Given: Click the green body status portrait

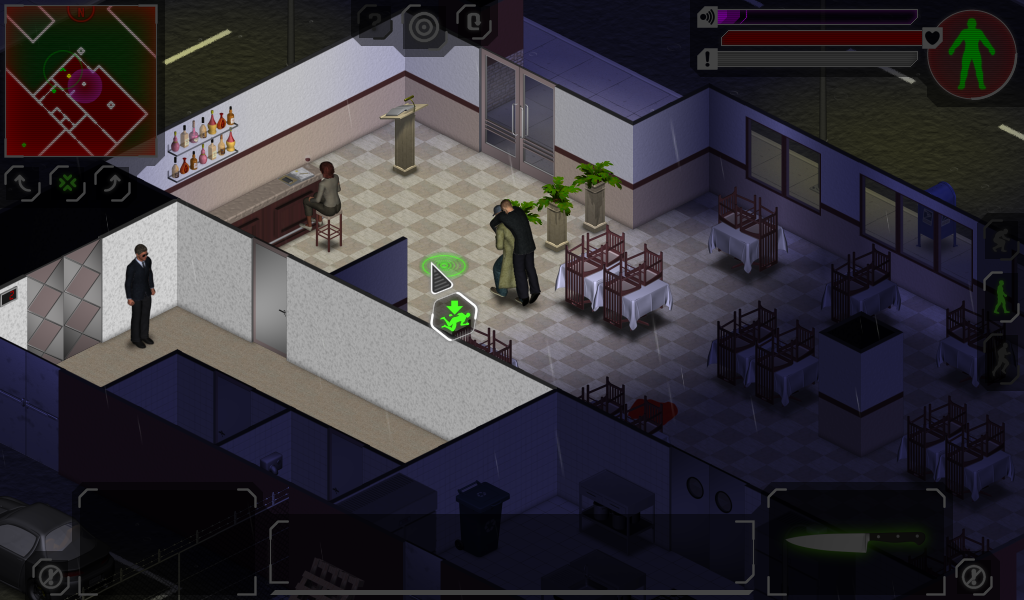Looking at the screenshot, I should (972, 53).
